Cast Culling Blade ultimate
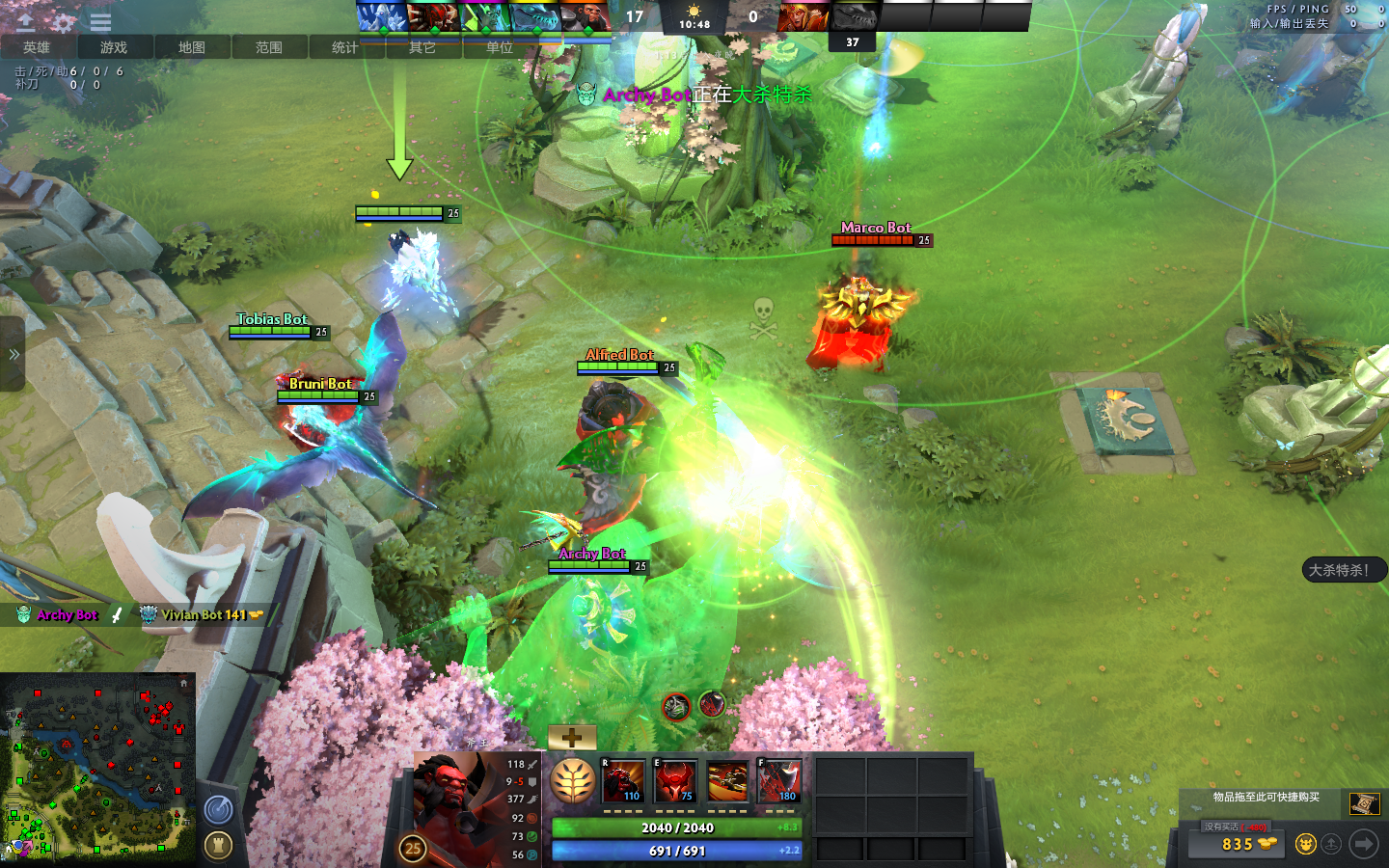The width and height of the screenshot is (1389, 868). coord(779,781)
